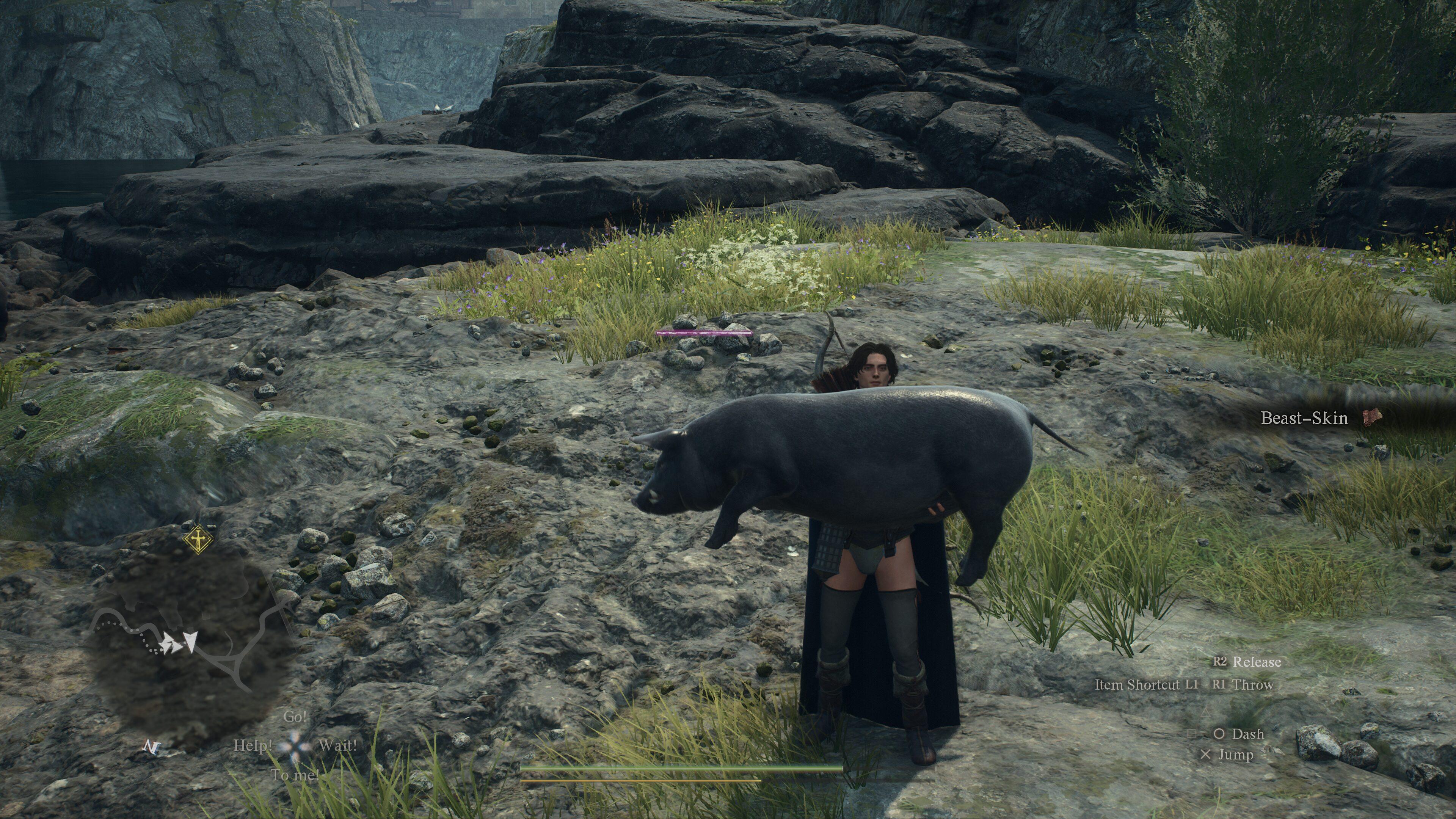Viewport: 1456px width, 819px height.
Task: Select the gold cross quest marker
Action: pyautogui.click(x=198, y=540)
